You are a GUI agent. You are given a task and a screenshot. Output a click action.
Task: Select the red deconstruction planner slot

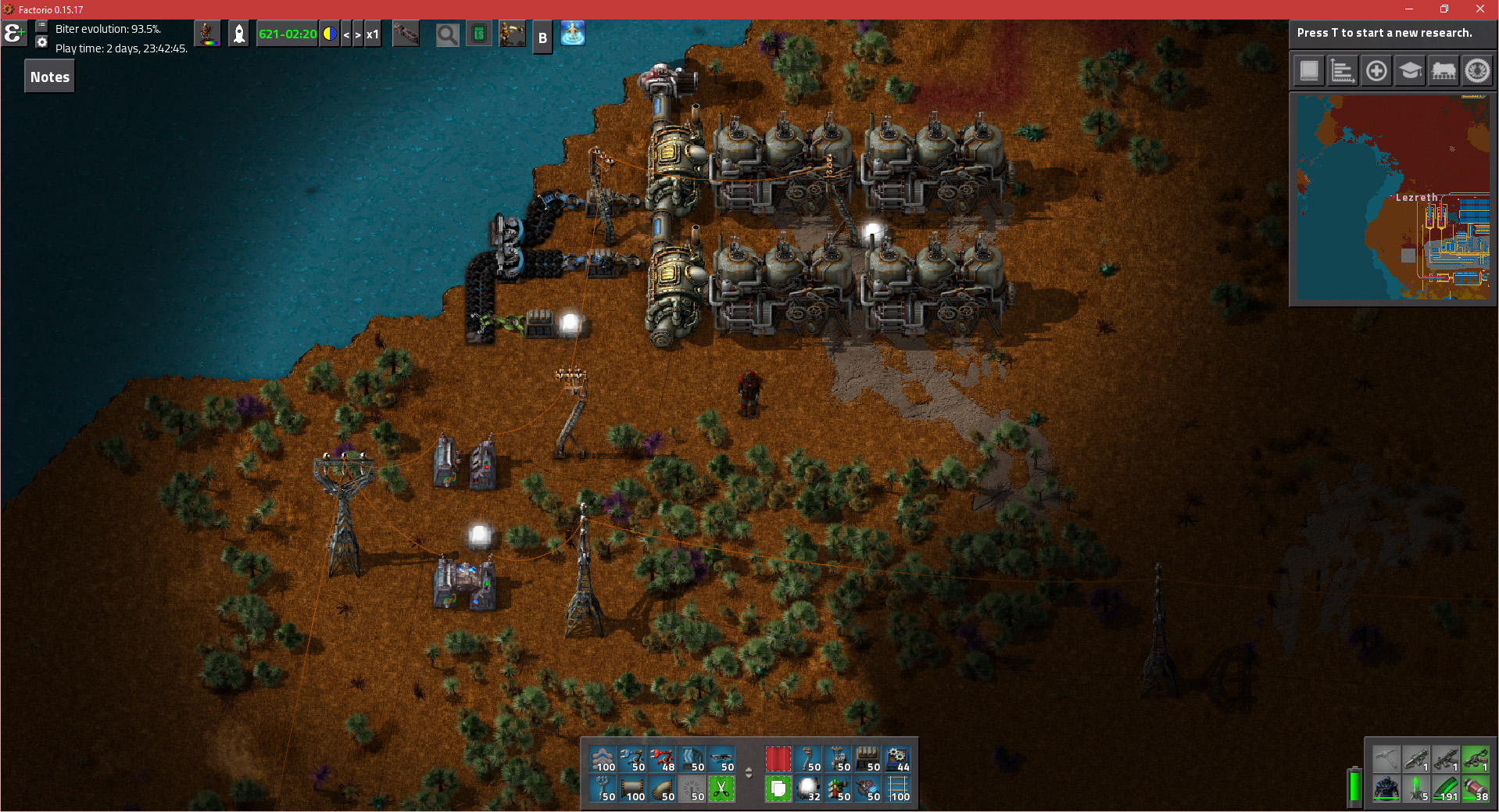click(x=778, y=759)
